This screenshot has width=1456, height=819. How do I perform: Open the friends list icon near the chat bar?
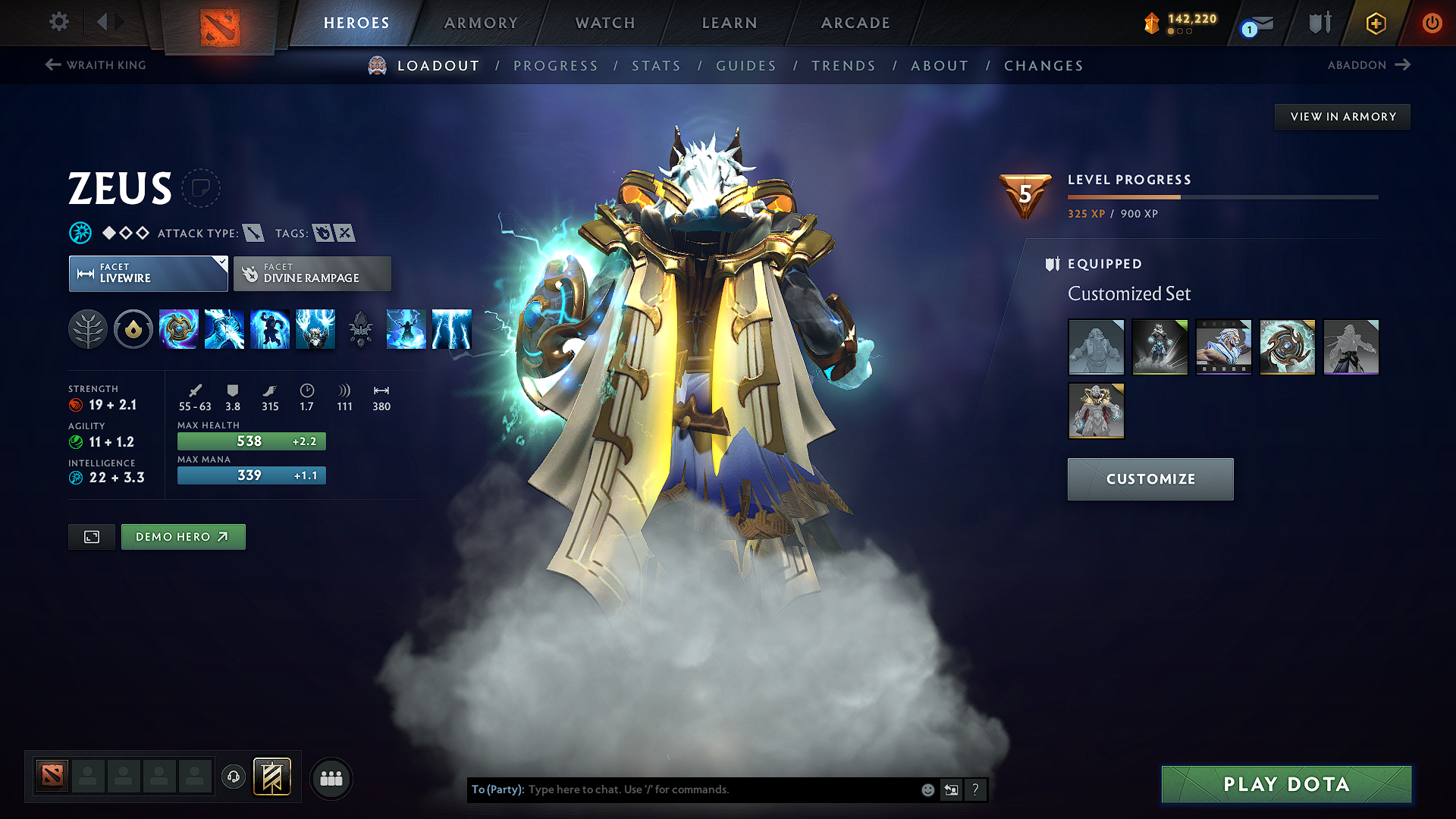point(331,777)
